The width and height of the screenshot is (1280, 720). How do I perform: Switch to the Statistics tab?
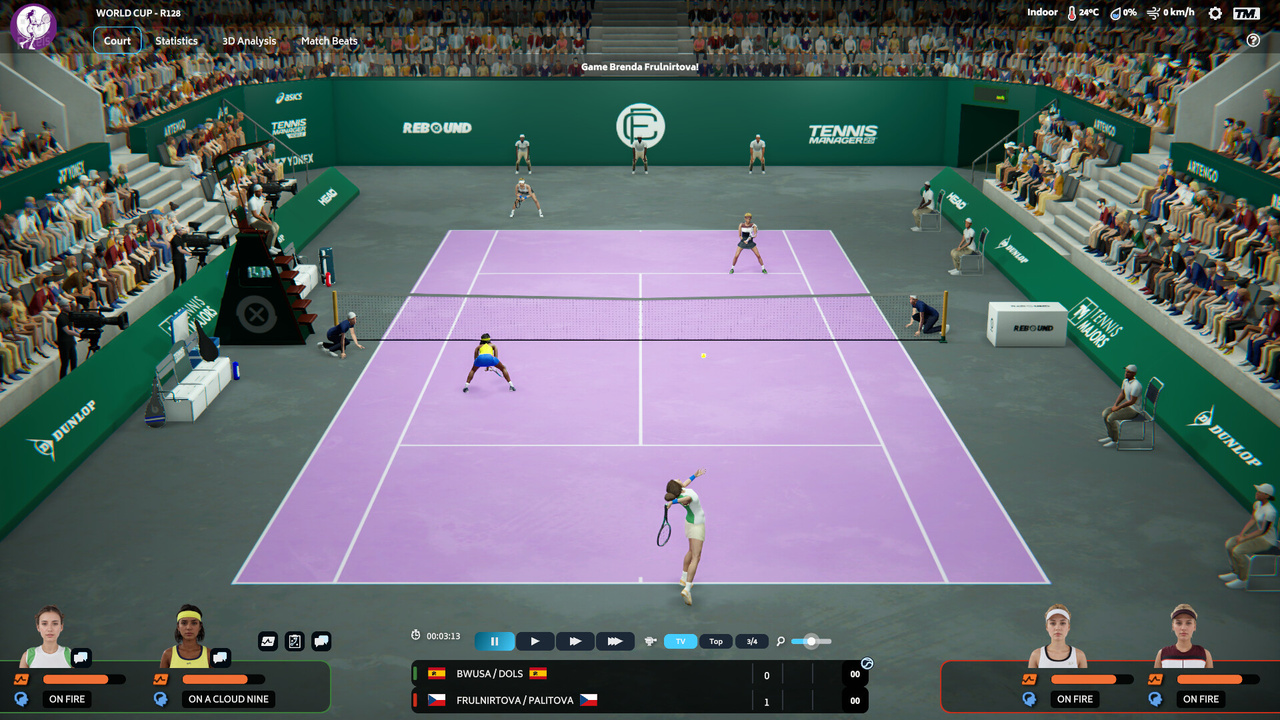[176, 41]
